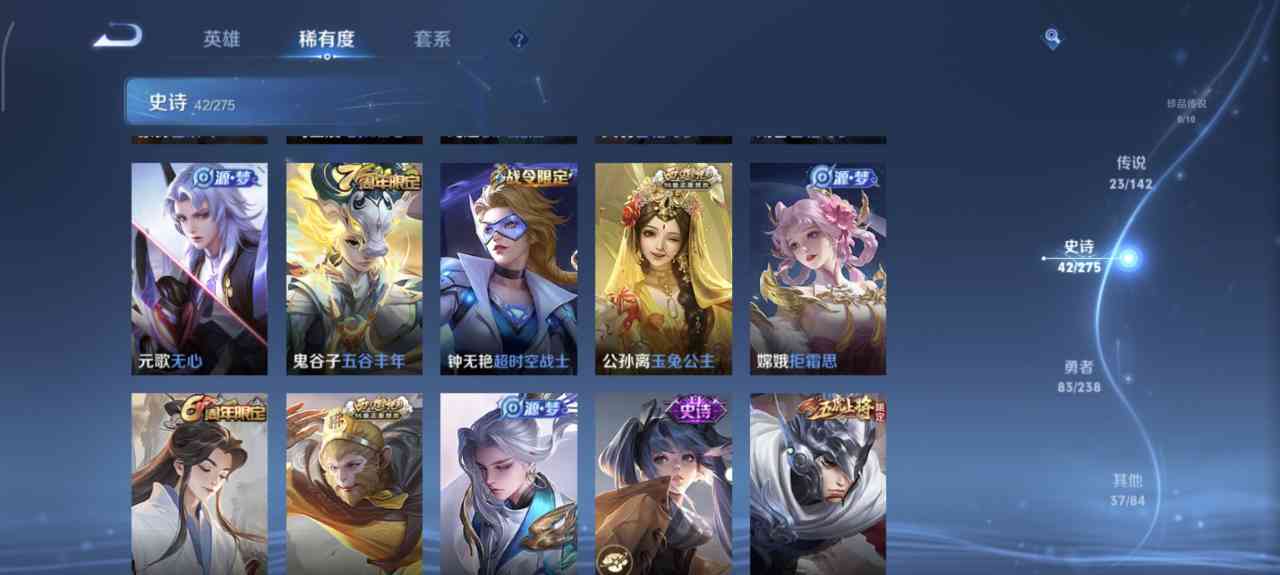Select the 6周年限定 white-robed skin card
The image size is (1280, 575).
(x=199, y=484)
